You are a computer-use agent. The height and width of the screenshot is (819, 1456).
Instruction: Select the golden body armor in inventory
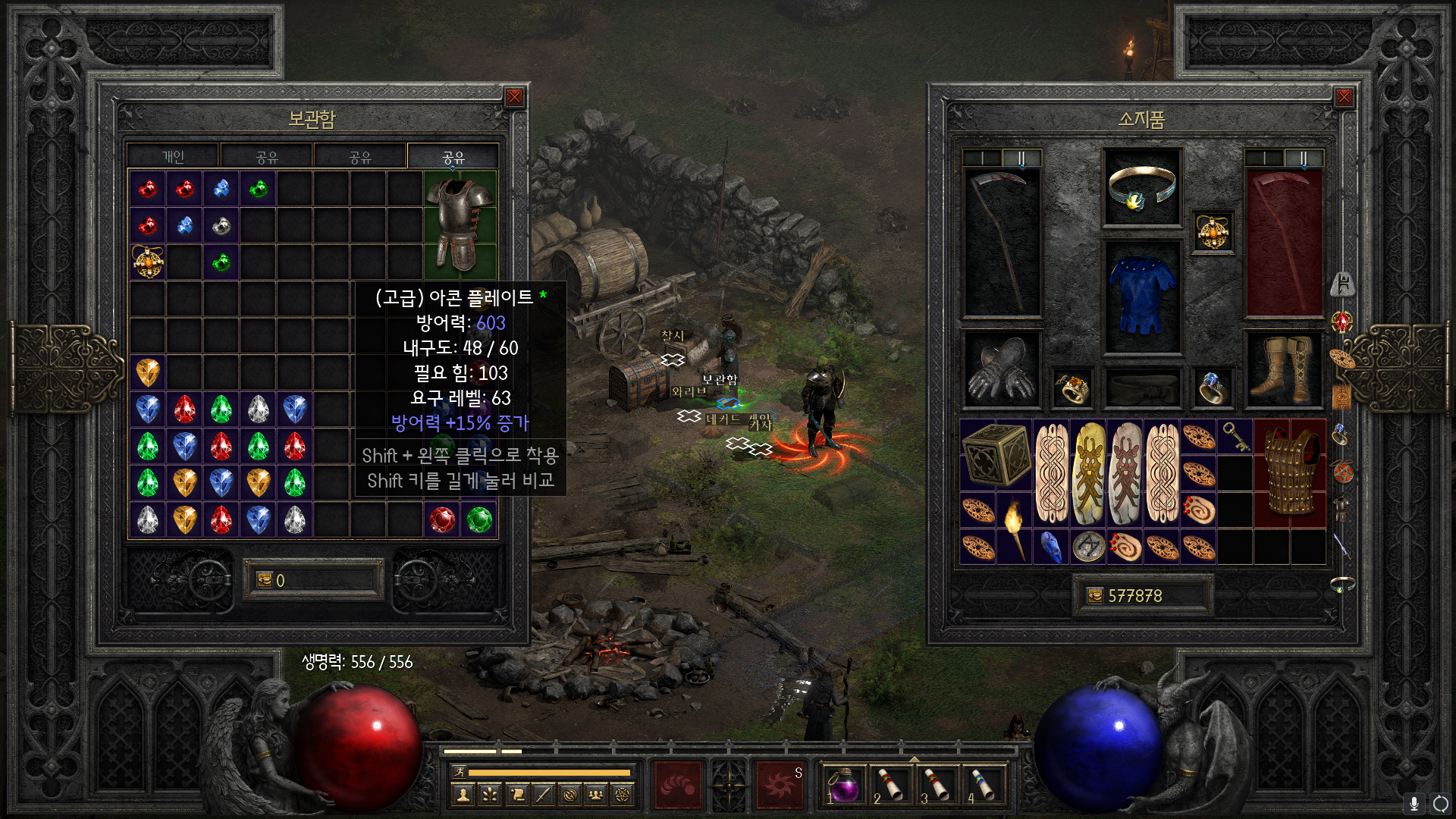click(x=1290, y=473)
